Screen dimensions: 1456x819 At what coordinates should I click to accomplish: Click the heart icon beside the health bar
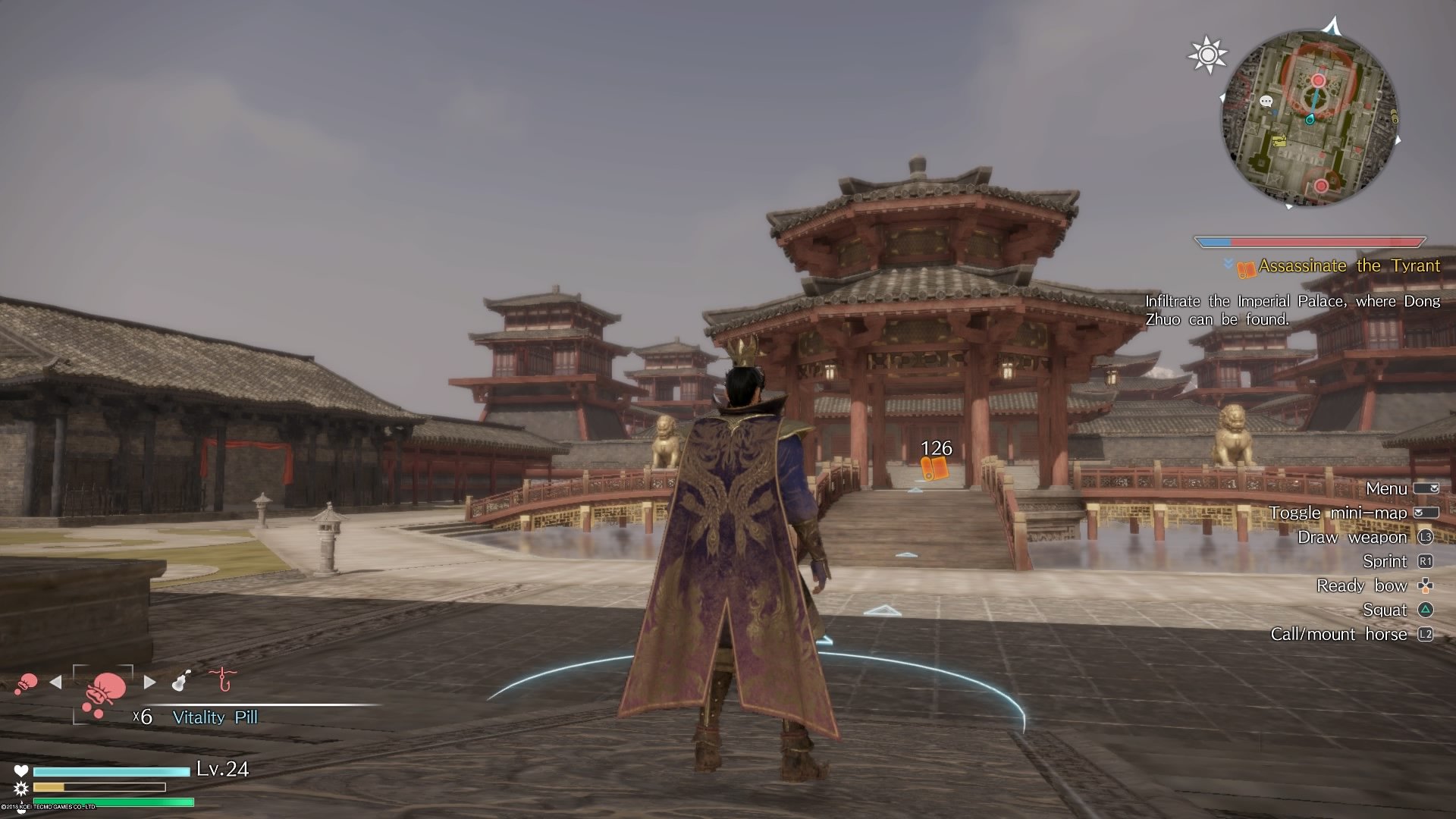[23, 769]
